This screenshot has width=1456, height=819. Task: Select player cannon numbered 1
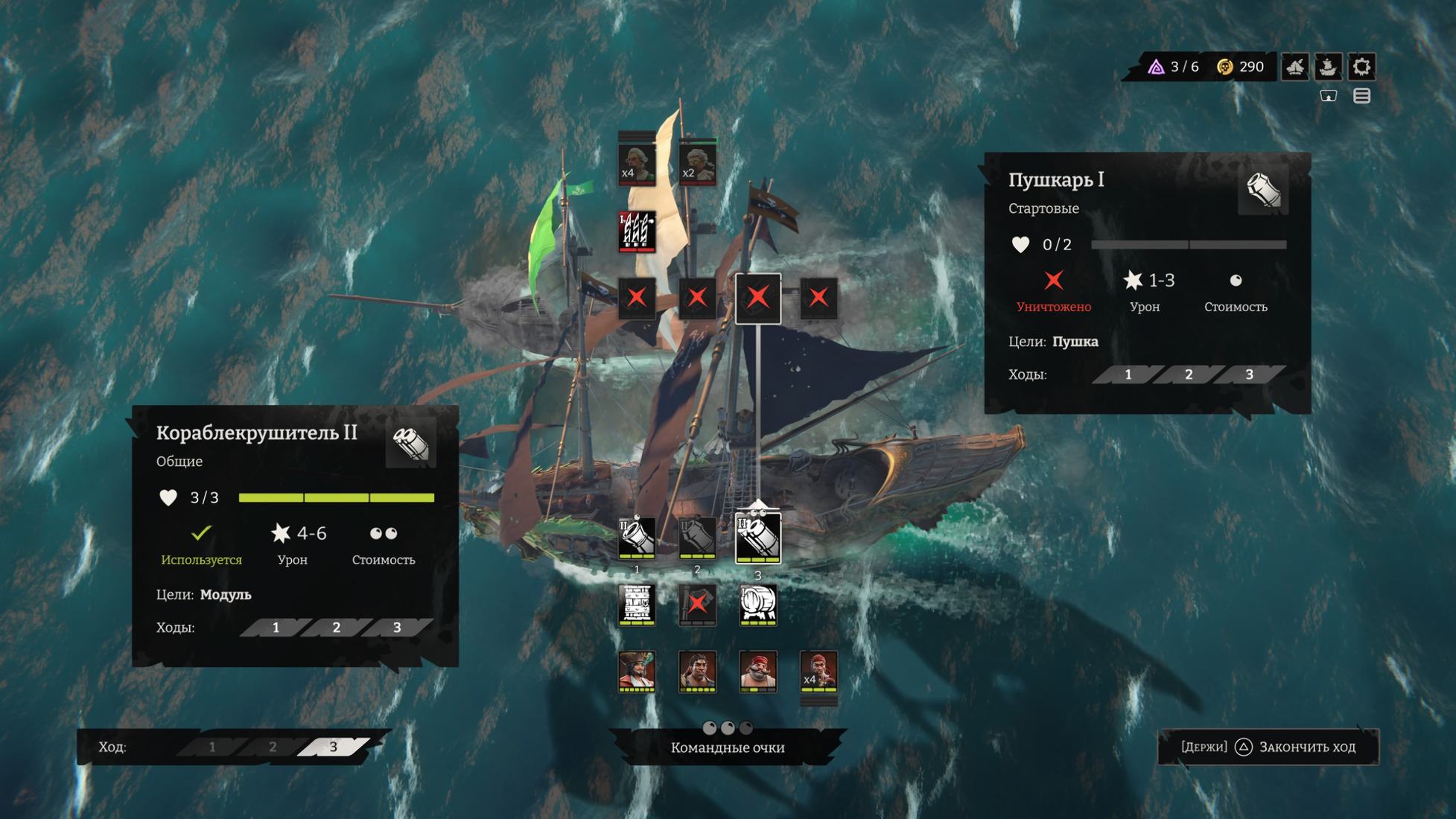point(637,538)
